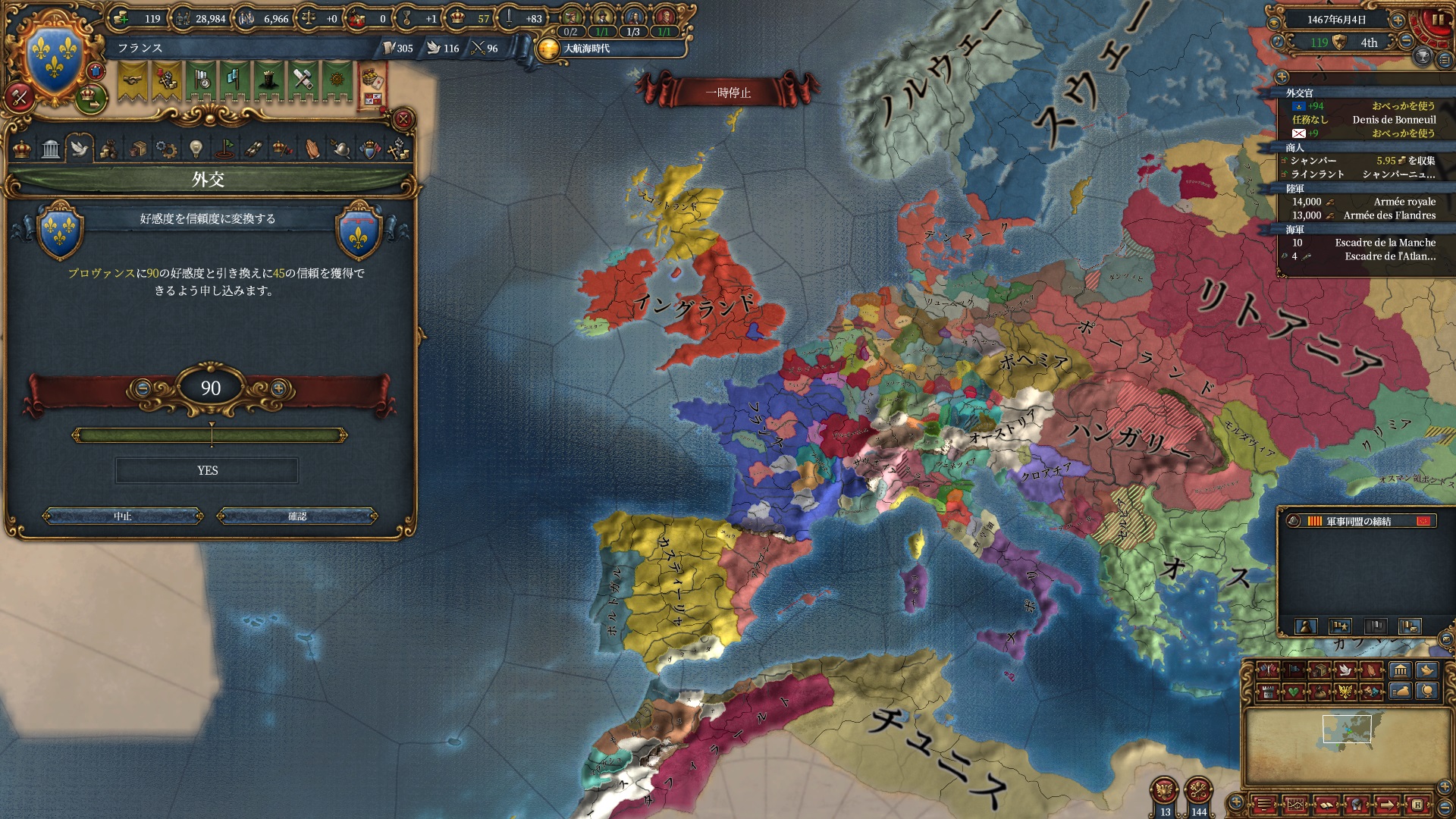
Task: Open the trophy achievements button
Action: [1423, 57]
